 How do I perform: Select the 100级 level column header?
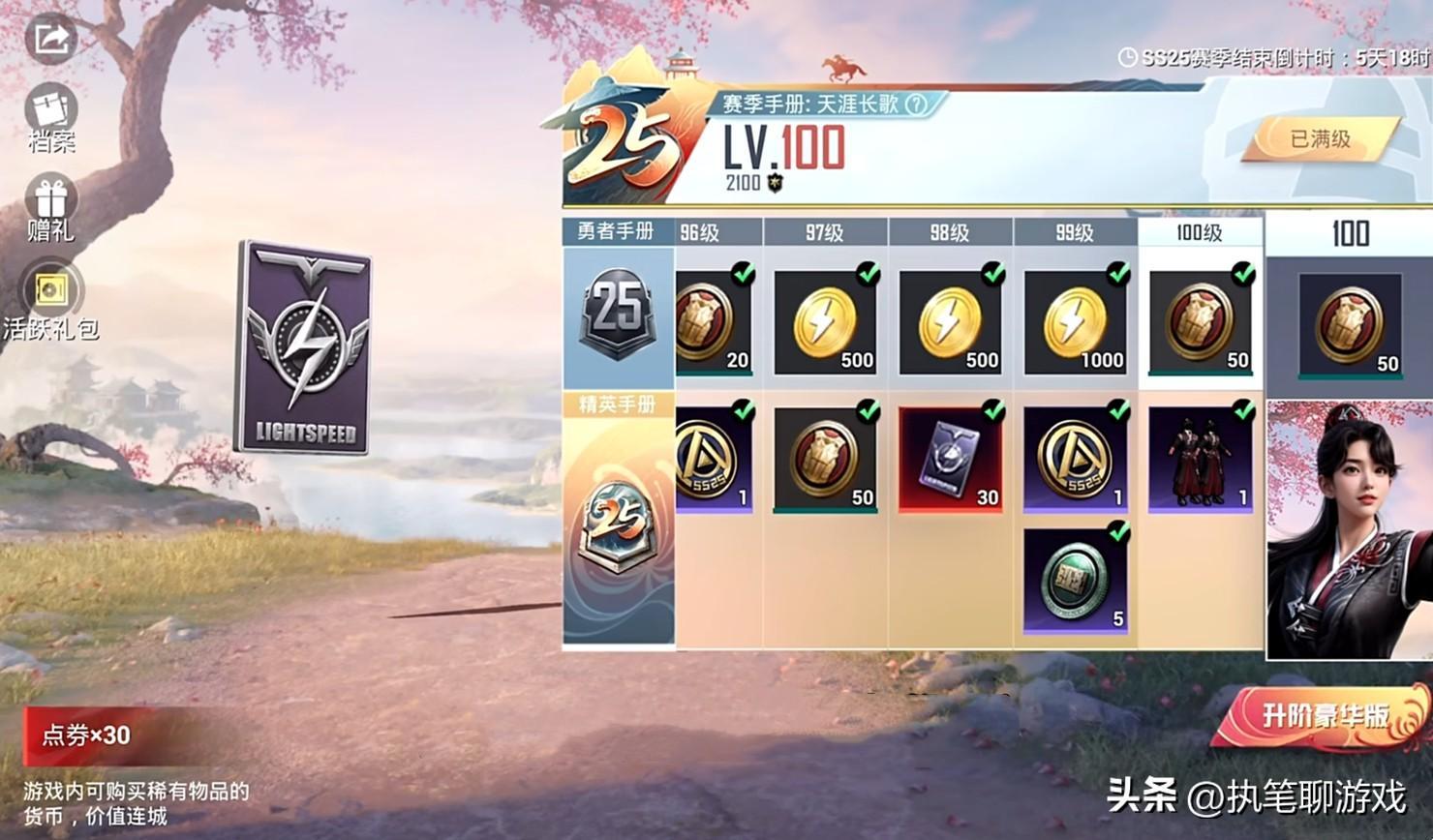(x=1200, y=232)
